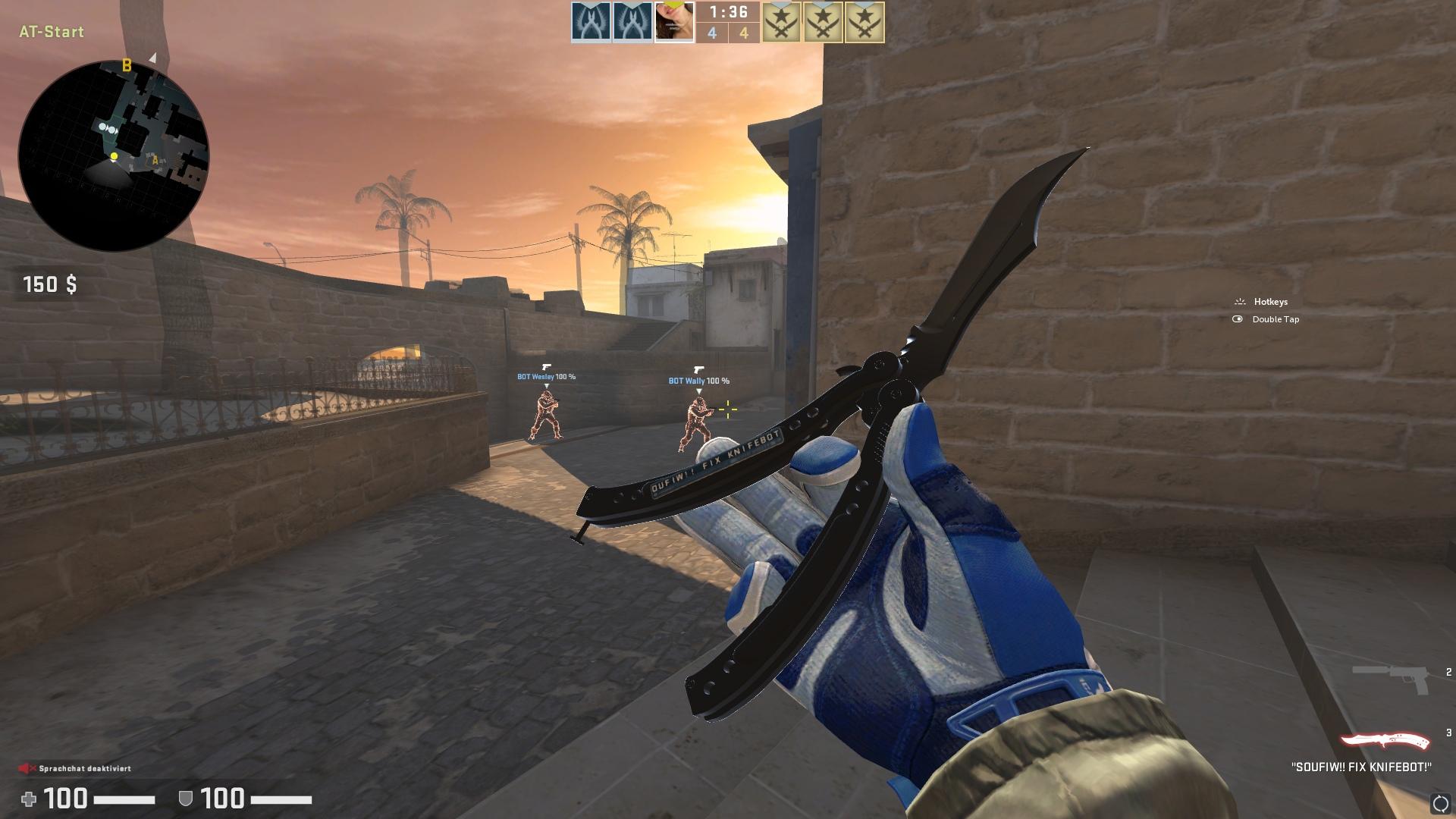
Task: Click the muted voice chat speaker icon
Action: 27,768
